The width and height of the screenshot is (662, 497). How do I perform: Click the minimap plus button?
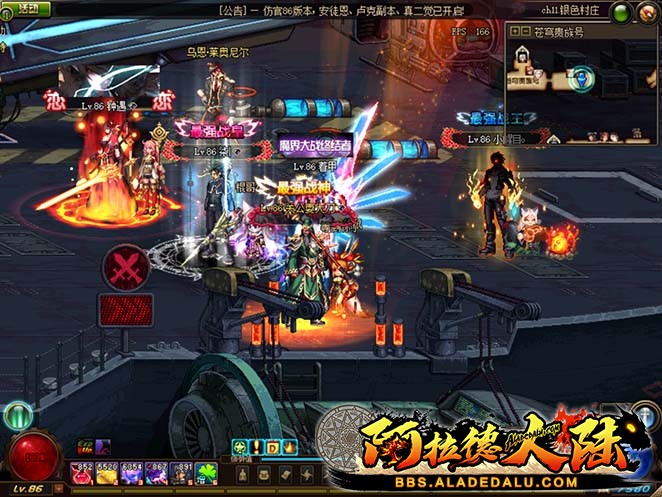(x=514, y=32)
